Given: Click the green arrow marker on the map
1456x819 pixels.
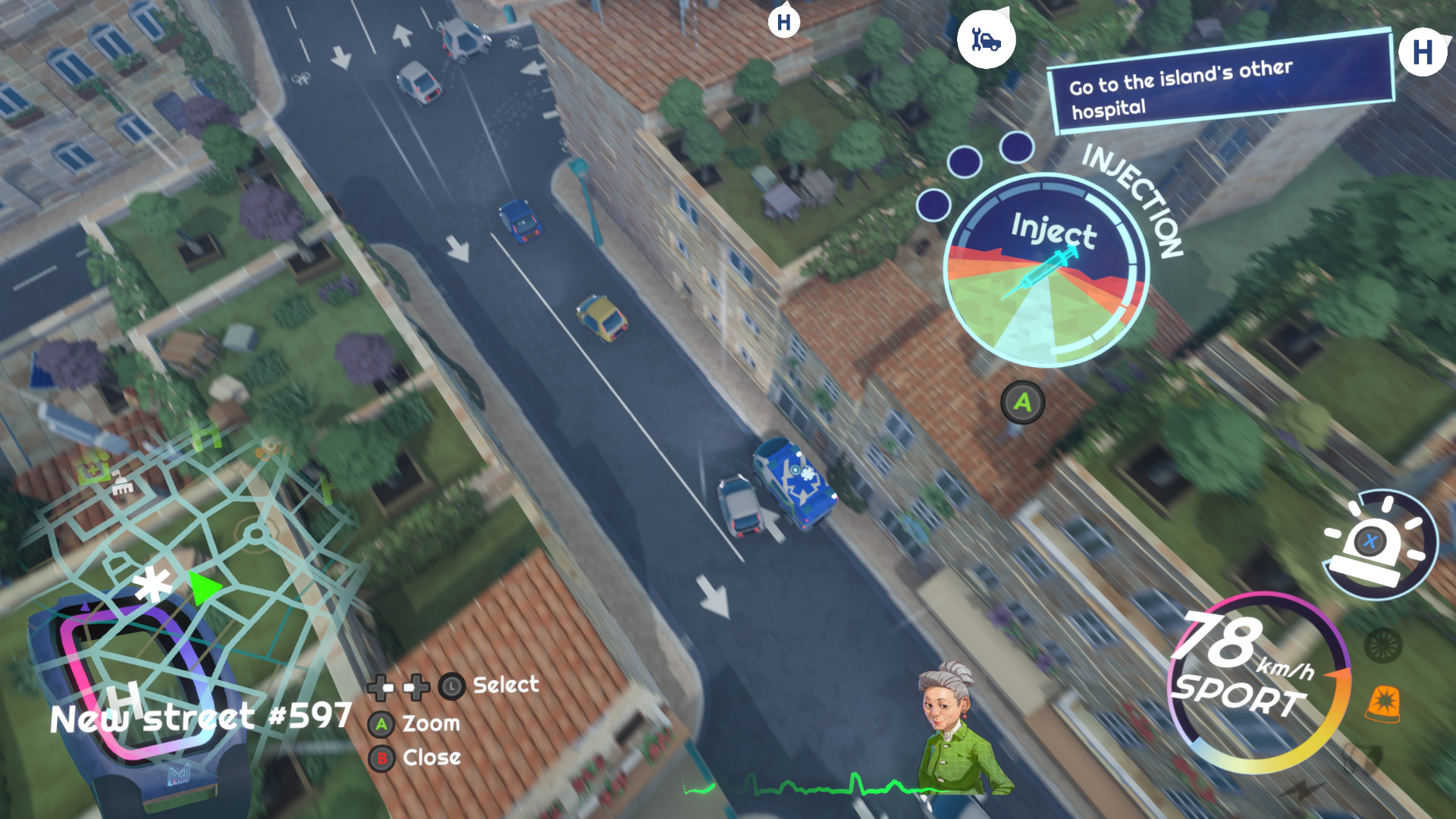Looking at the screenshot, I should [x=203, y=588].
